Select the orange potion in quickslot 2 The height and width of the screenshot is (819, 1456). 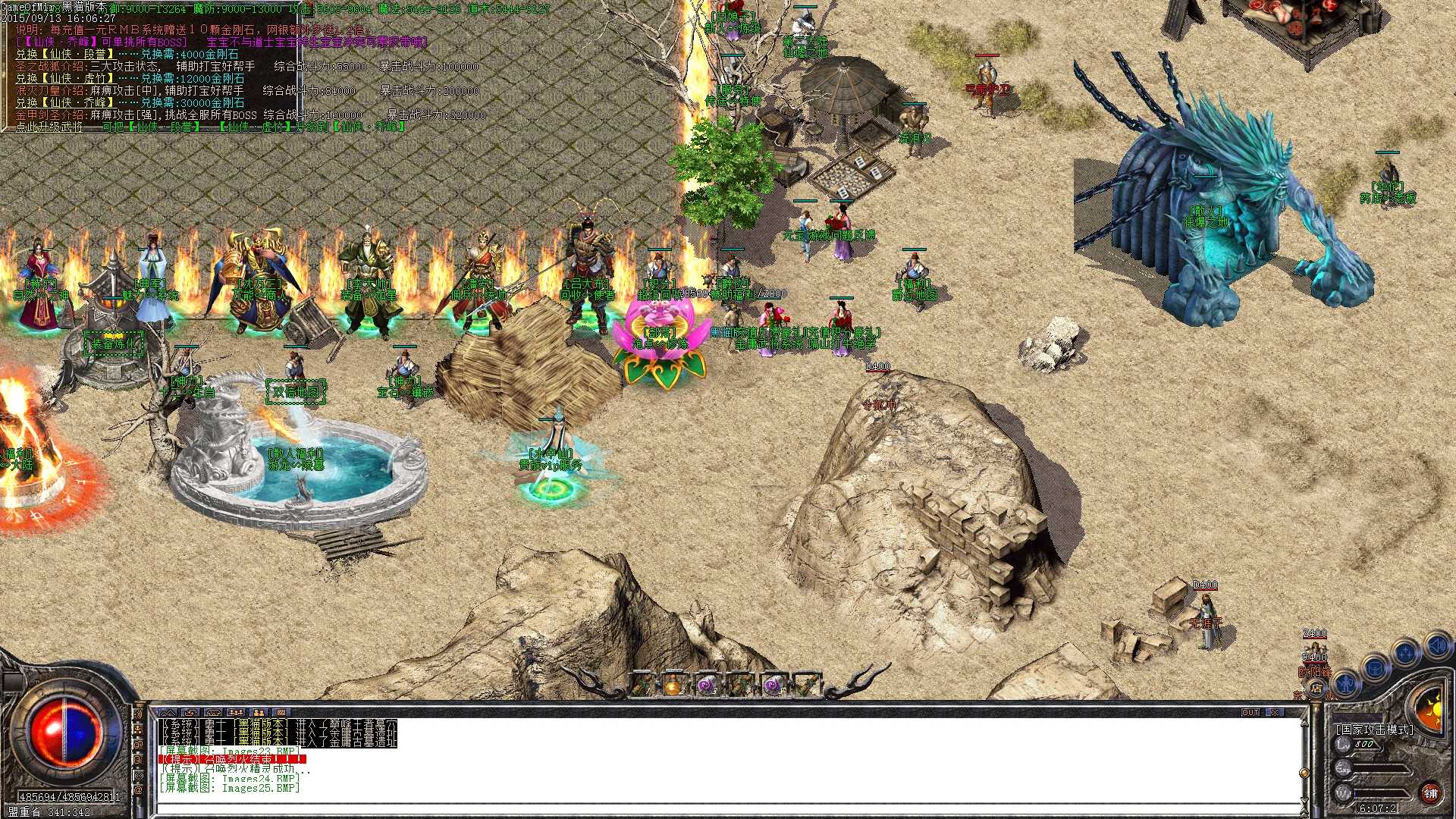672,685
